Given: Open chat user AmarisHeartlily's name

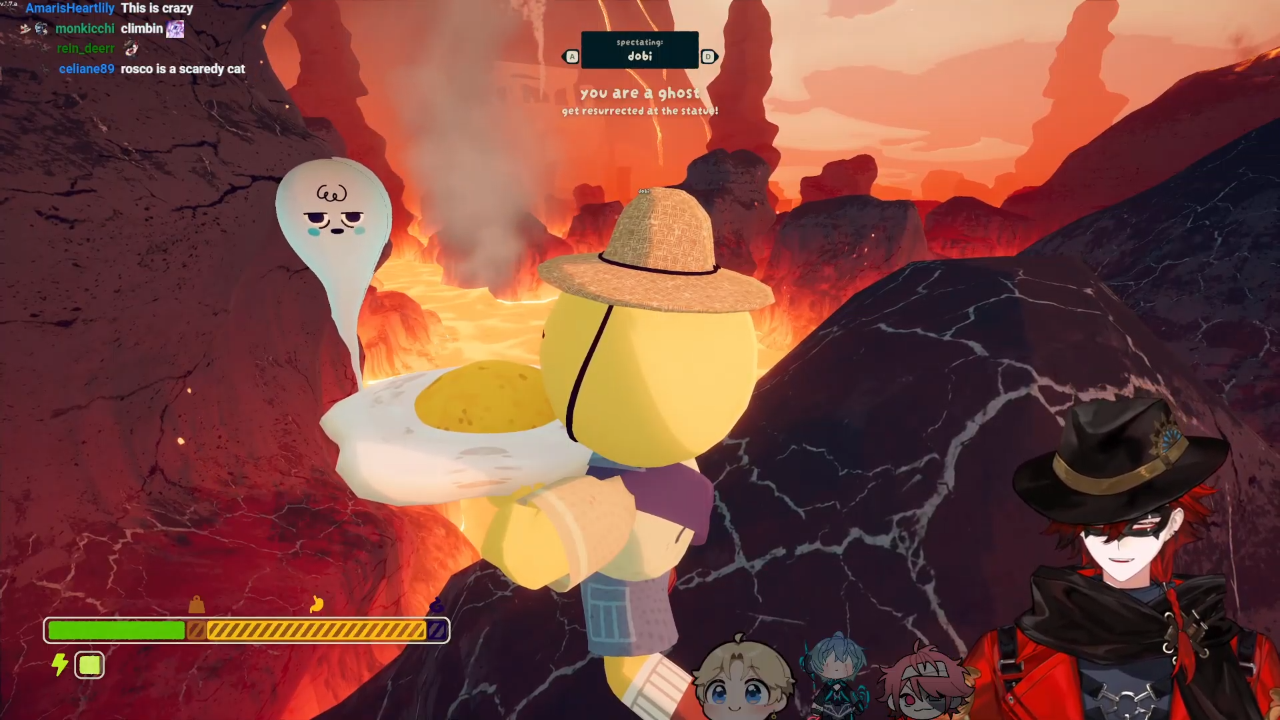Looking at the screenshot, I should (x=70, y=8).
